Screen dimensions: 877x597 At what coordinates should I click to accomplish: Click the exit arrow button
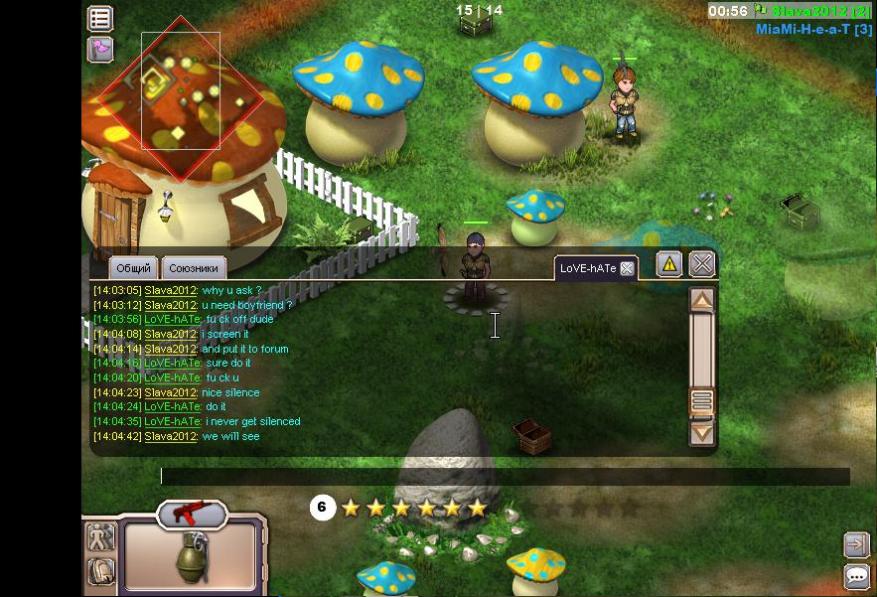pos(856,545)
